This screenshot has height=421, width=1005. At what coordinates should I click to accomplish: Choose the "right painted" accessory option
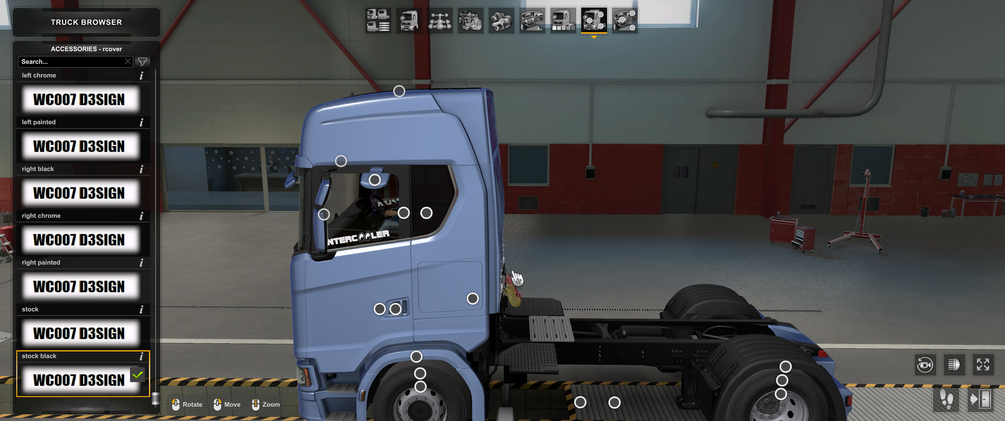point(79,287)
